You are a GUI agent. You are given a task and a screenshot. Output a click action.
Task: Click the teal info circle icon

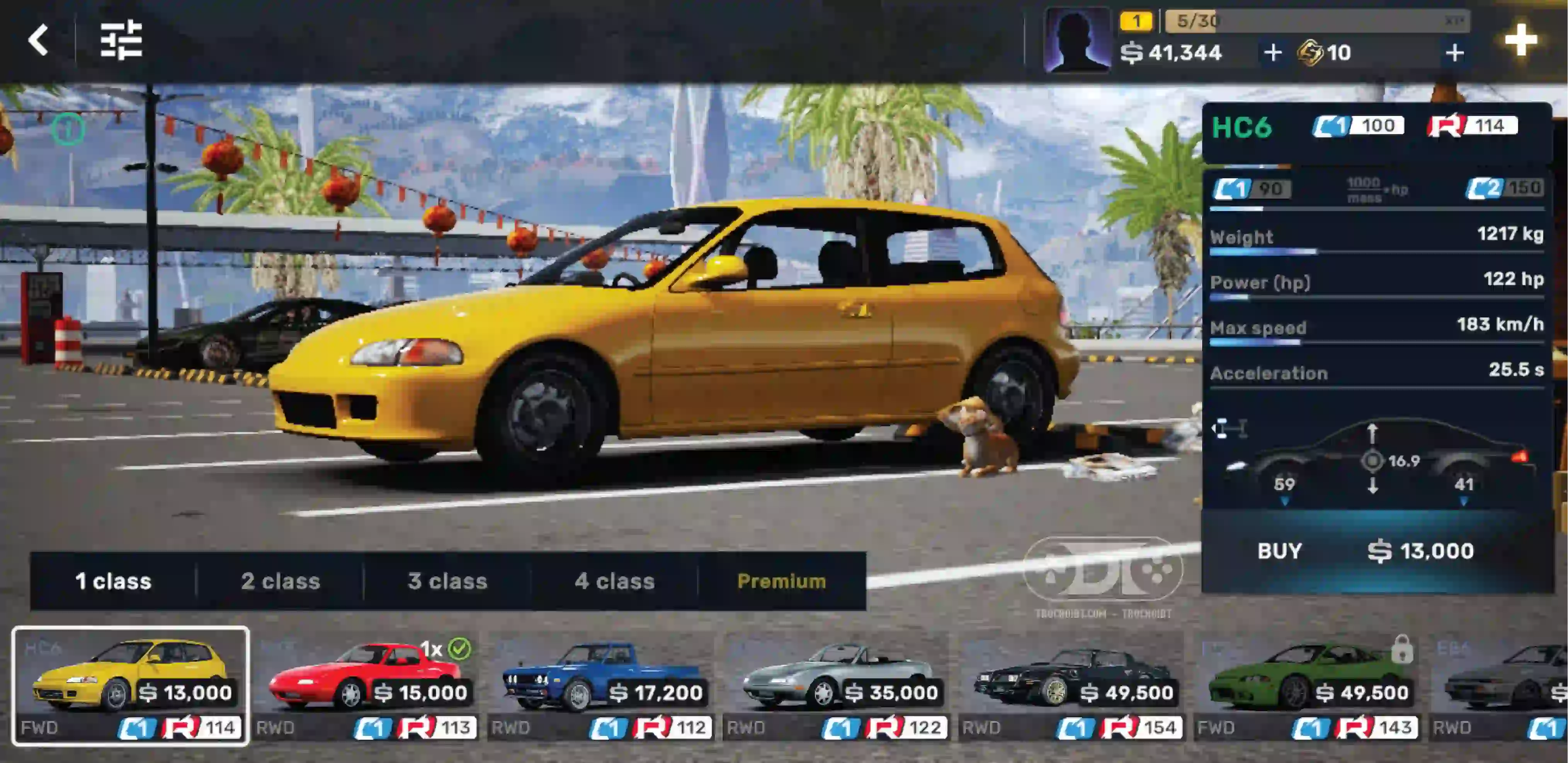[x=68, y=129]
